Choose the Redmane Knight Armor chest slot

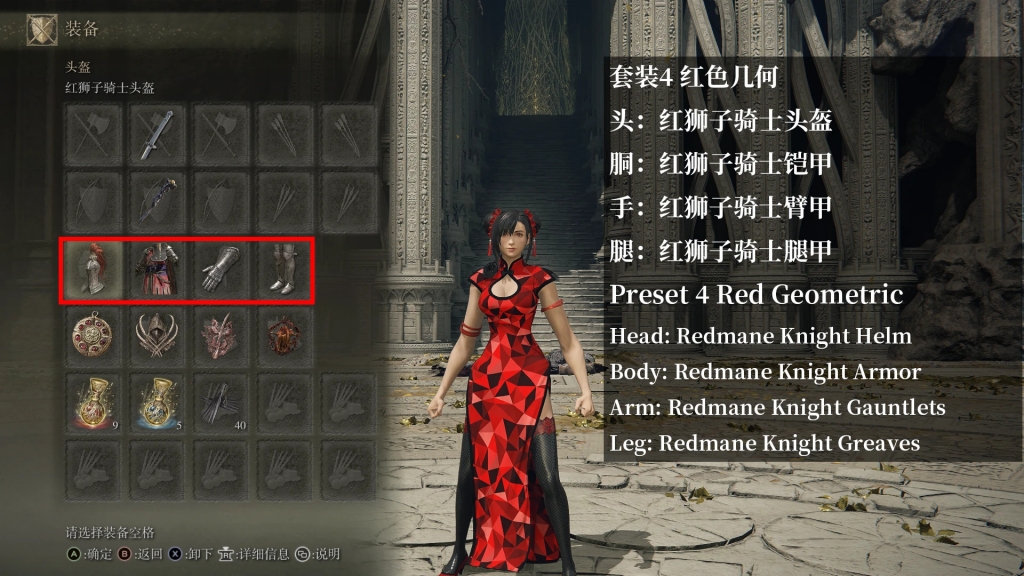click(156, 270)
